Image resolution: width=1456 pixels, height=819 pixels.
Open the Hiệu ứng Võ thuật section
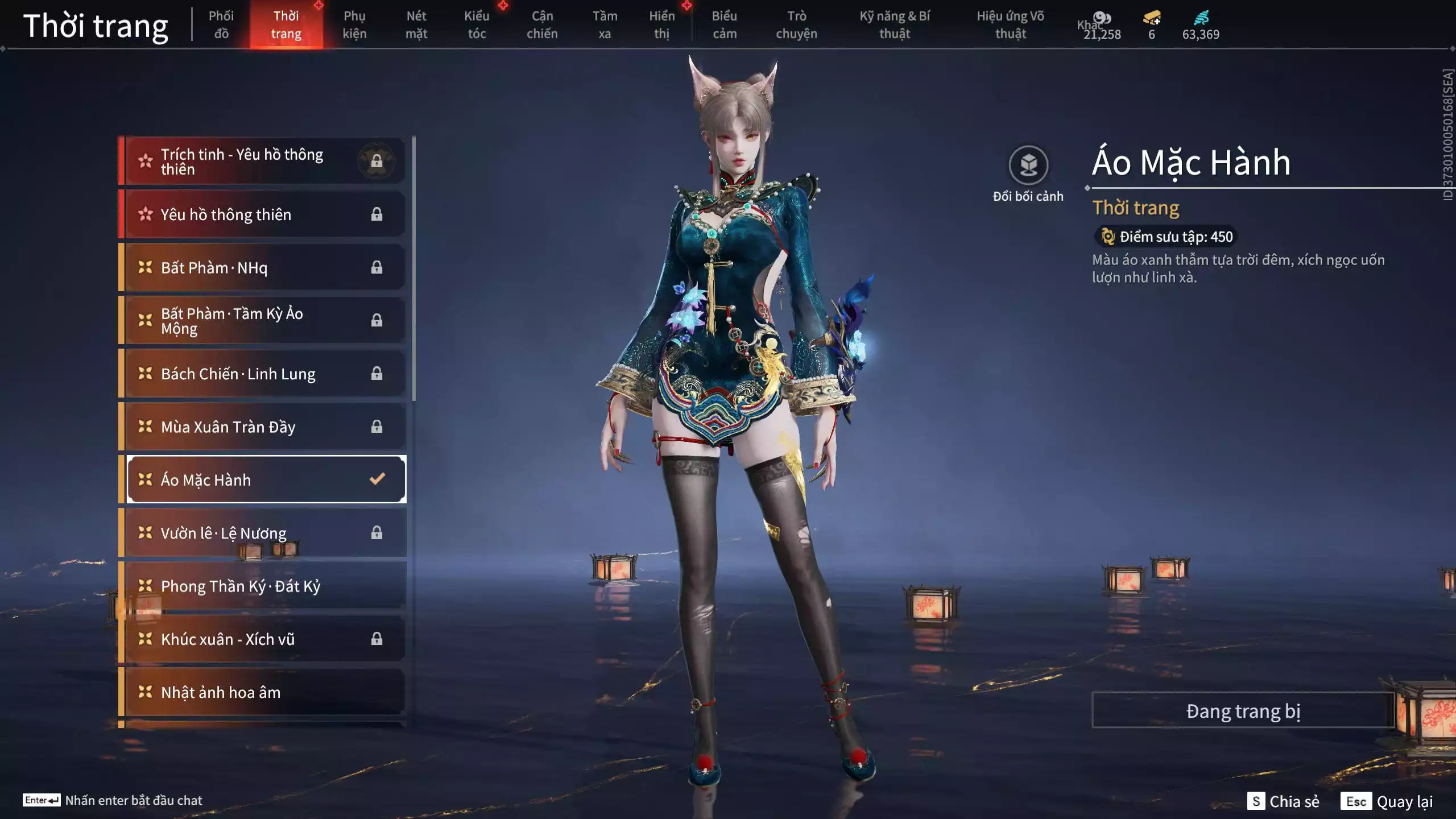pos(1011,24)
